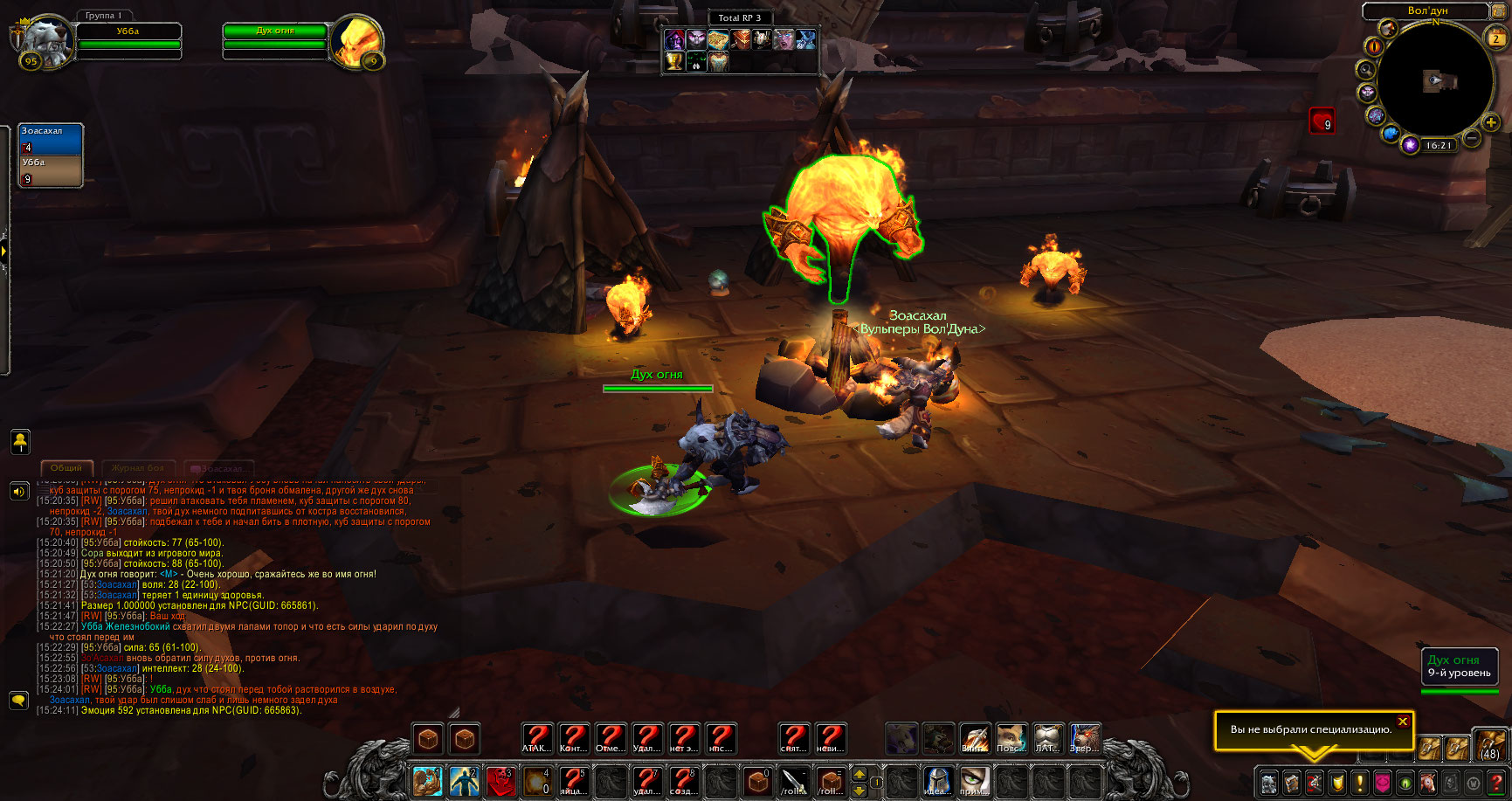The width and height of the screenshot is (1512, 801).
Task: Open the mounts collection horse button
Action: (x=1427, y=782)
